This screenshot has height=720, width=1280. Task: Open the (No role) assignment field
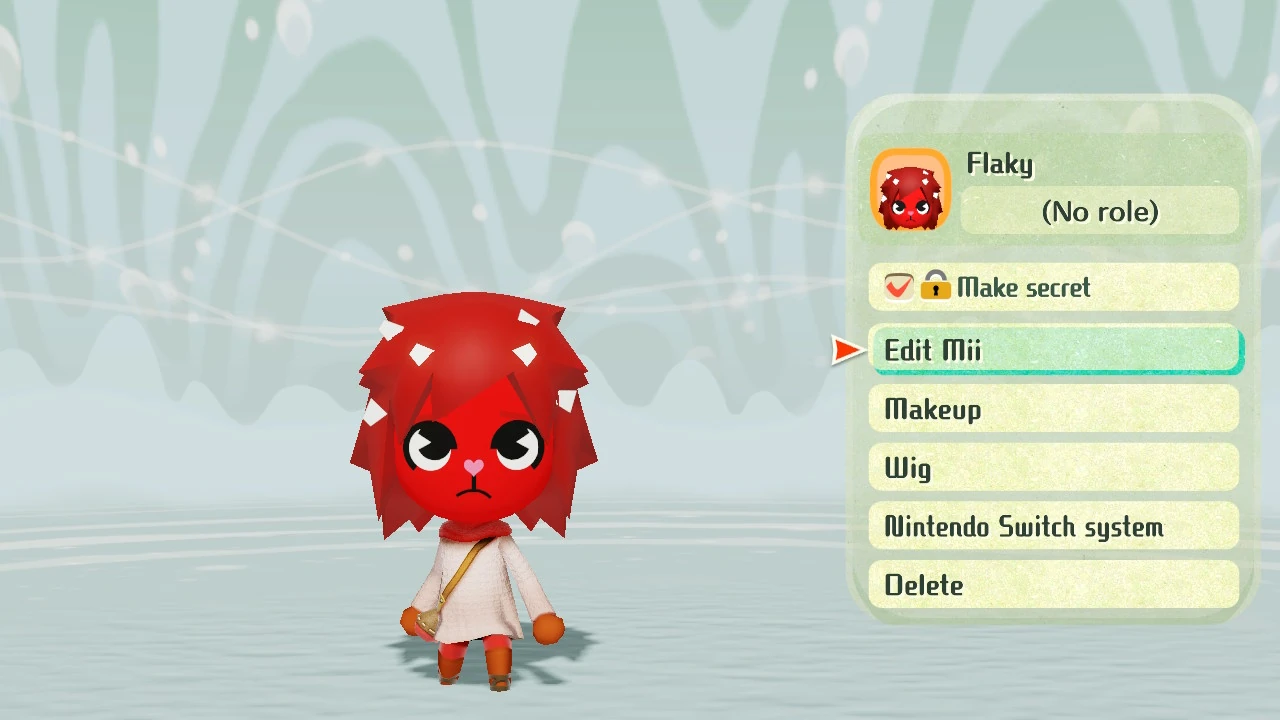[x=1100, y=212]
